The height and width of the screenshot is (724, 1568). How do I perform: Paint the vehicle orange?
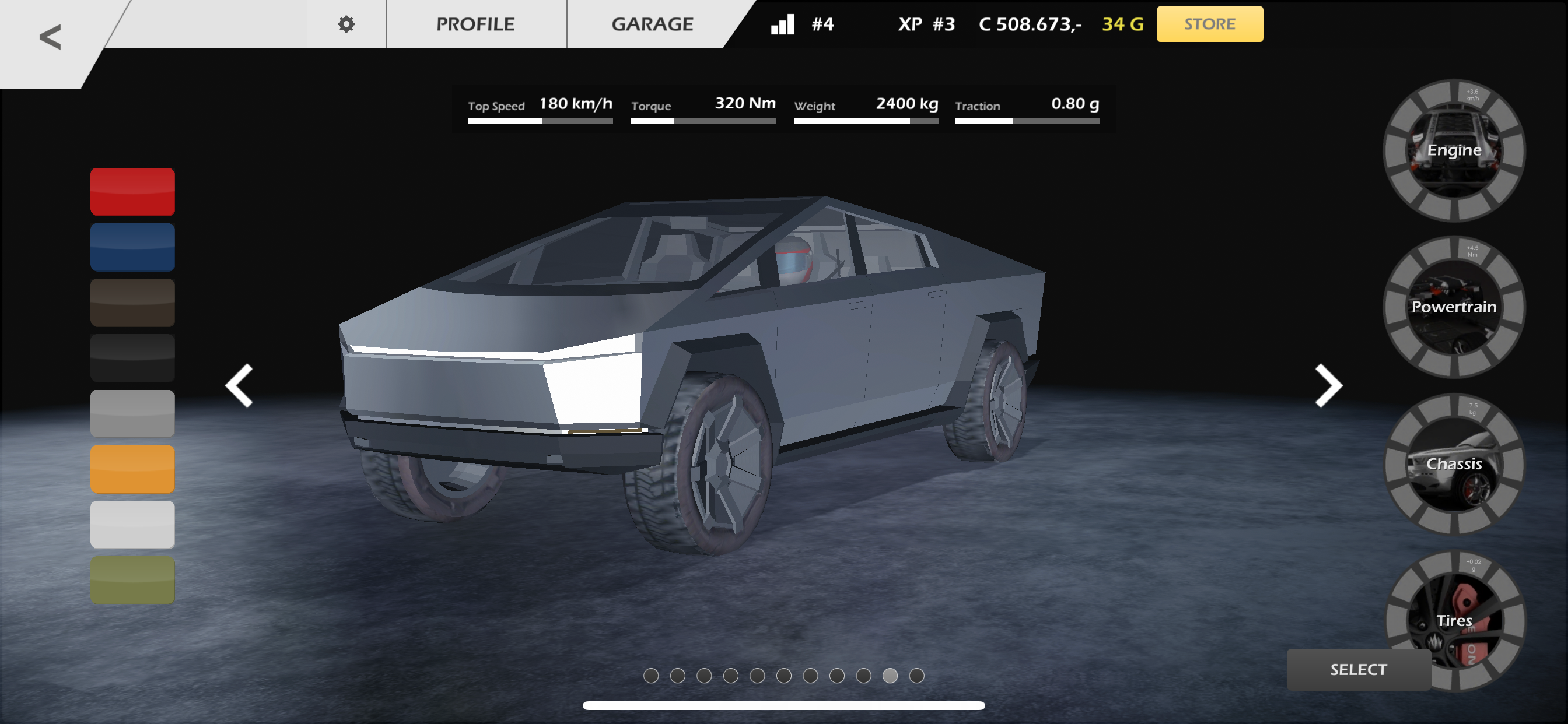(x=132, y=469)
